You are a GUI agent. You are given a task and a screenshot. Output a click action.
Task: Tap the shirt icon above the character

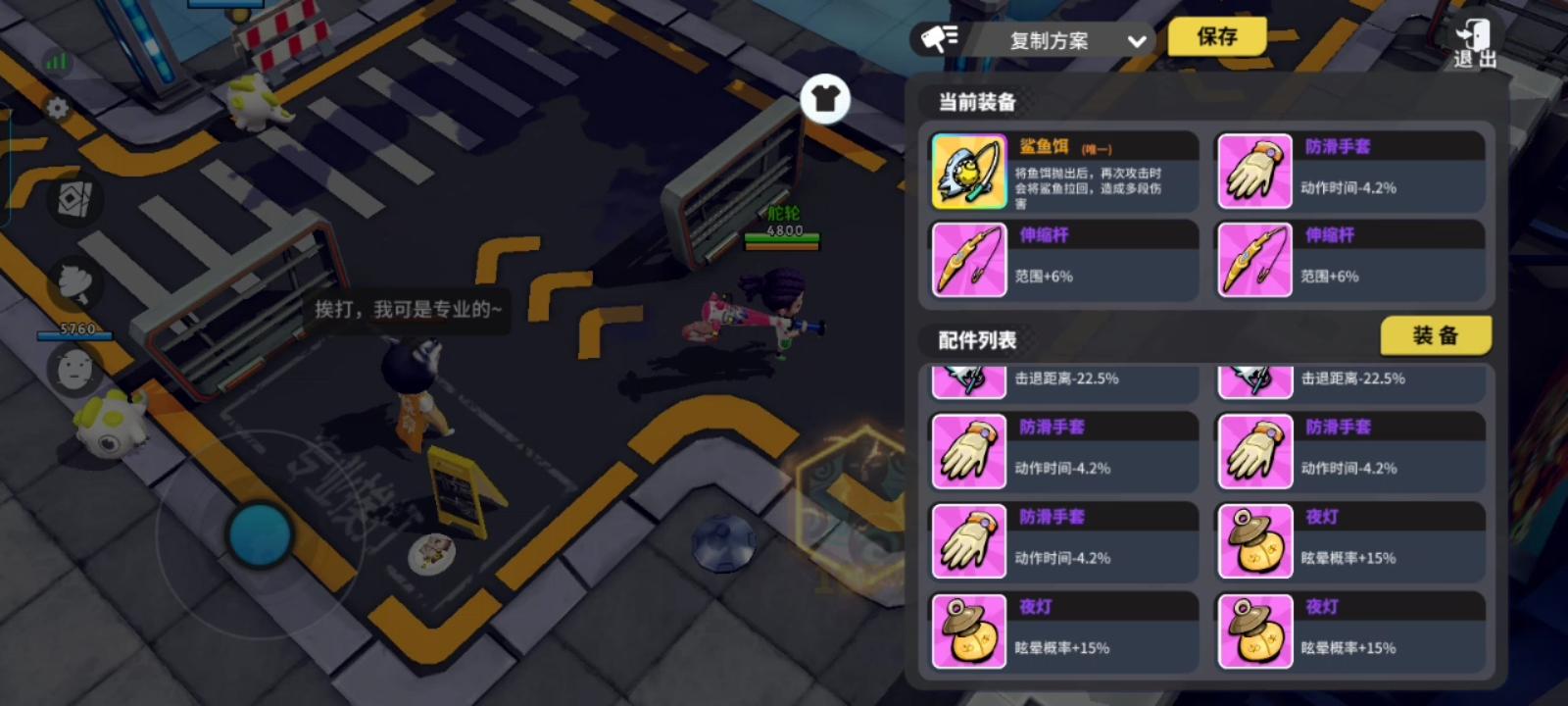click(826, 99)
